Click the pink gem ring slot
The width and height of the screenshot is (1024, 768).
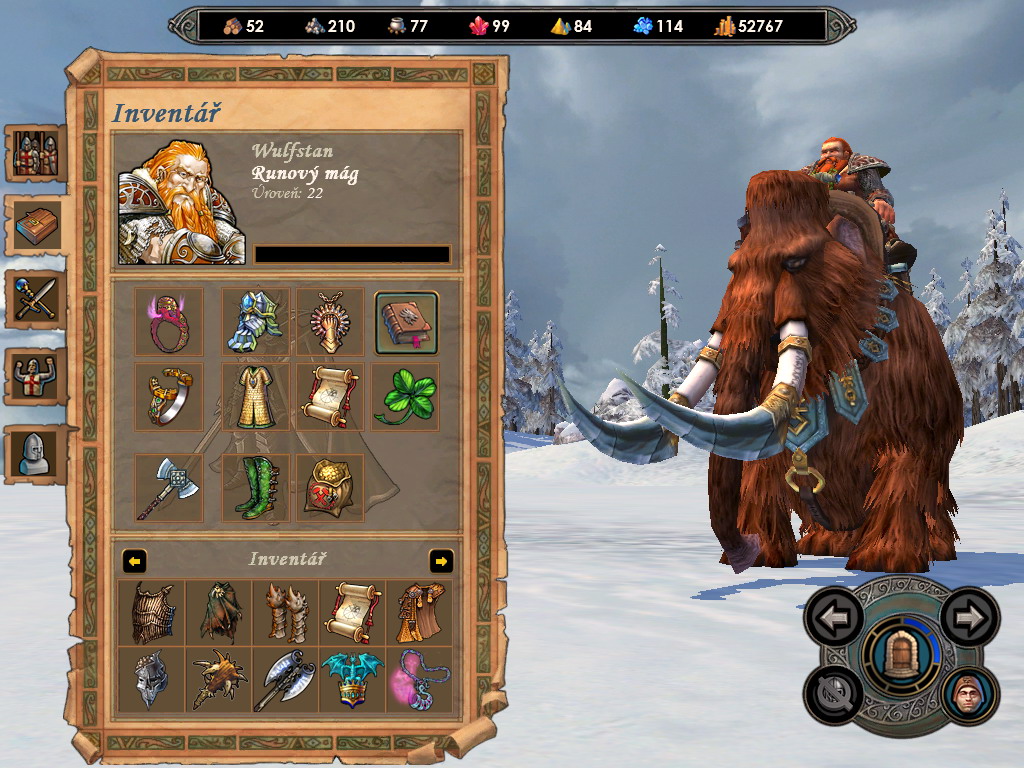tap(169, 323)
